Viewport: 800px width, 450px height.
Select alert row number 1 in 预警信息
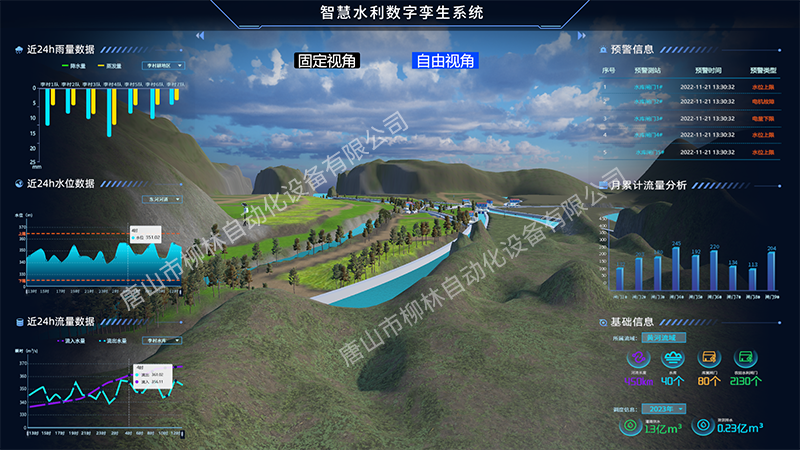(x=689, y=86)
